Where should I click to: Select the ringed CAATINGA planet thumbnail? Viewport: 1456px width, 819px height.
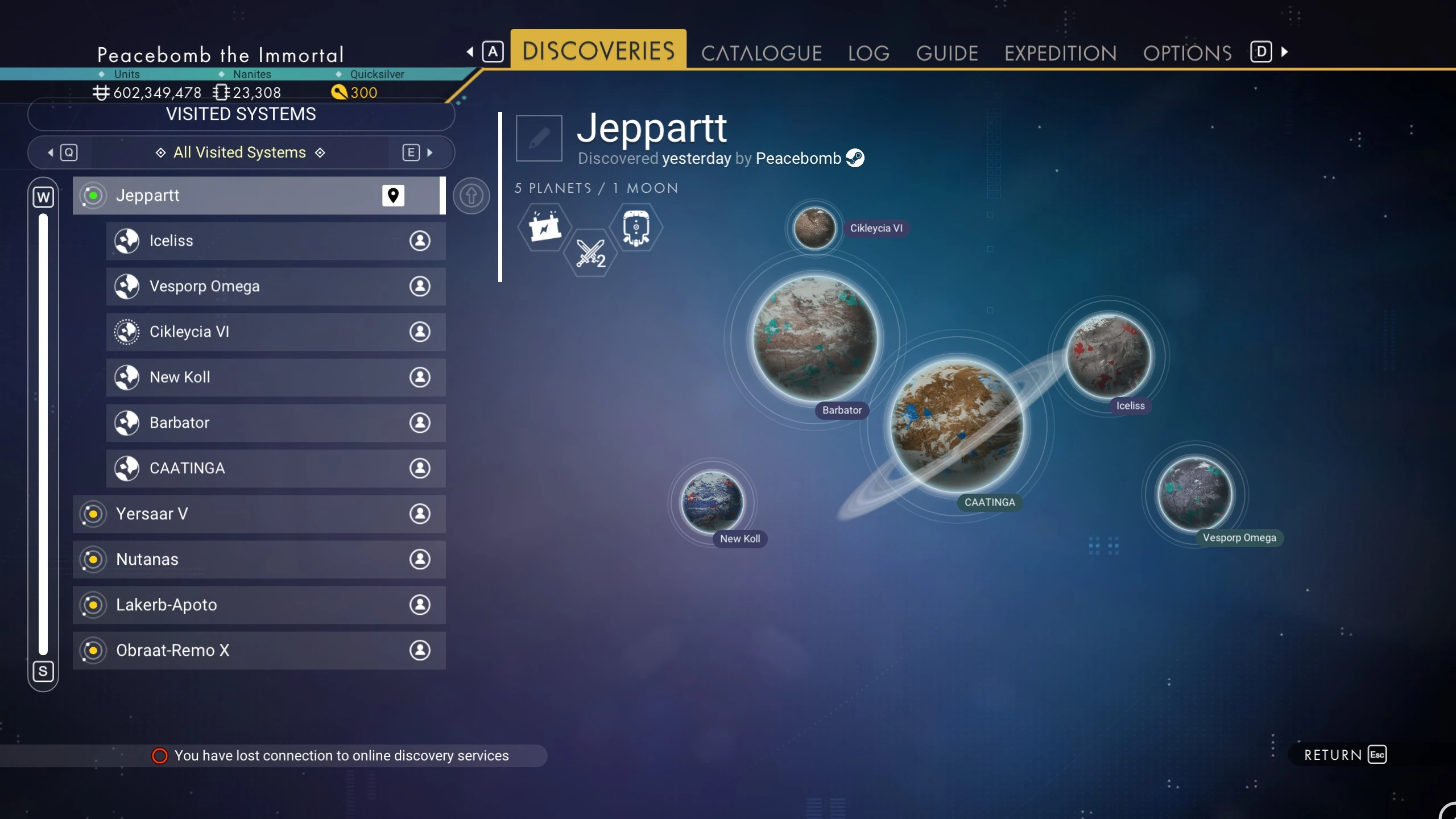(x=957, y=425)
